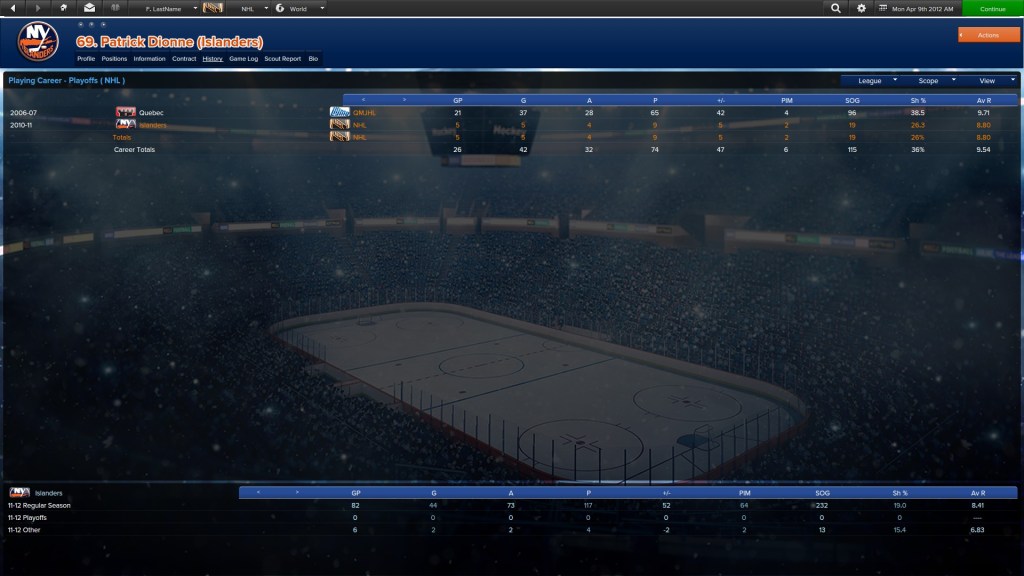Open the Information tab
This screenshot has width=1024, height=576.
click(149, 59)
